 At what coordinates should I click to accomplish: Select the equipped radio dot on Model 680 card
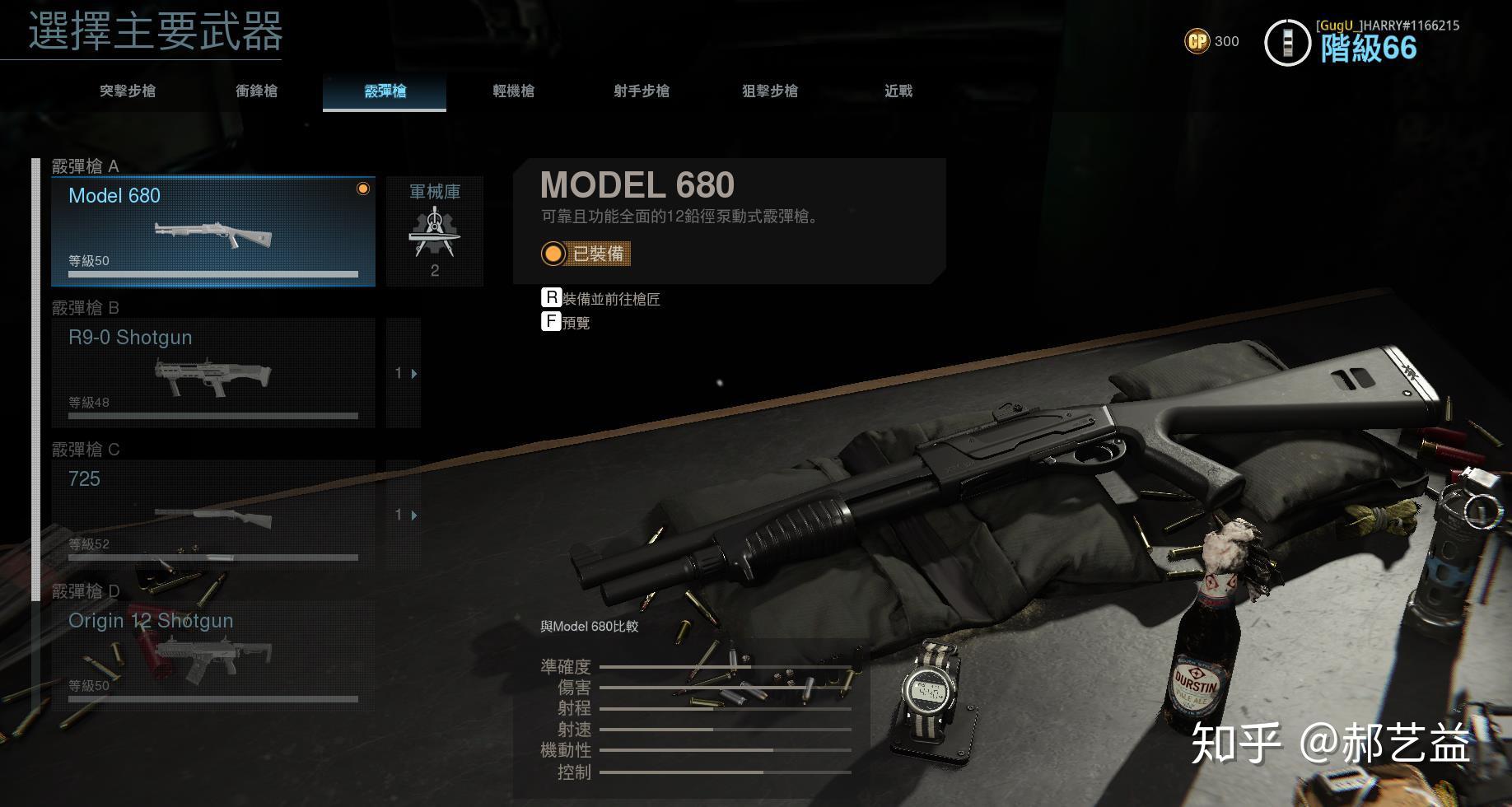point(362,189)
